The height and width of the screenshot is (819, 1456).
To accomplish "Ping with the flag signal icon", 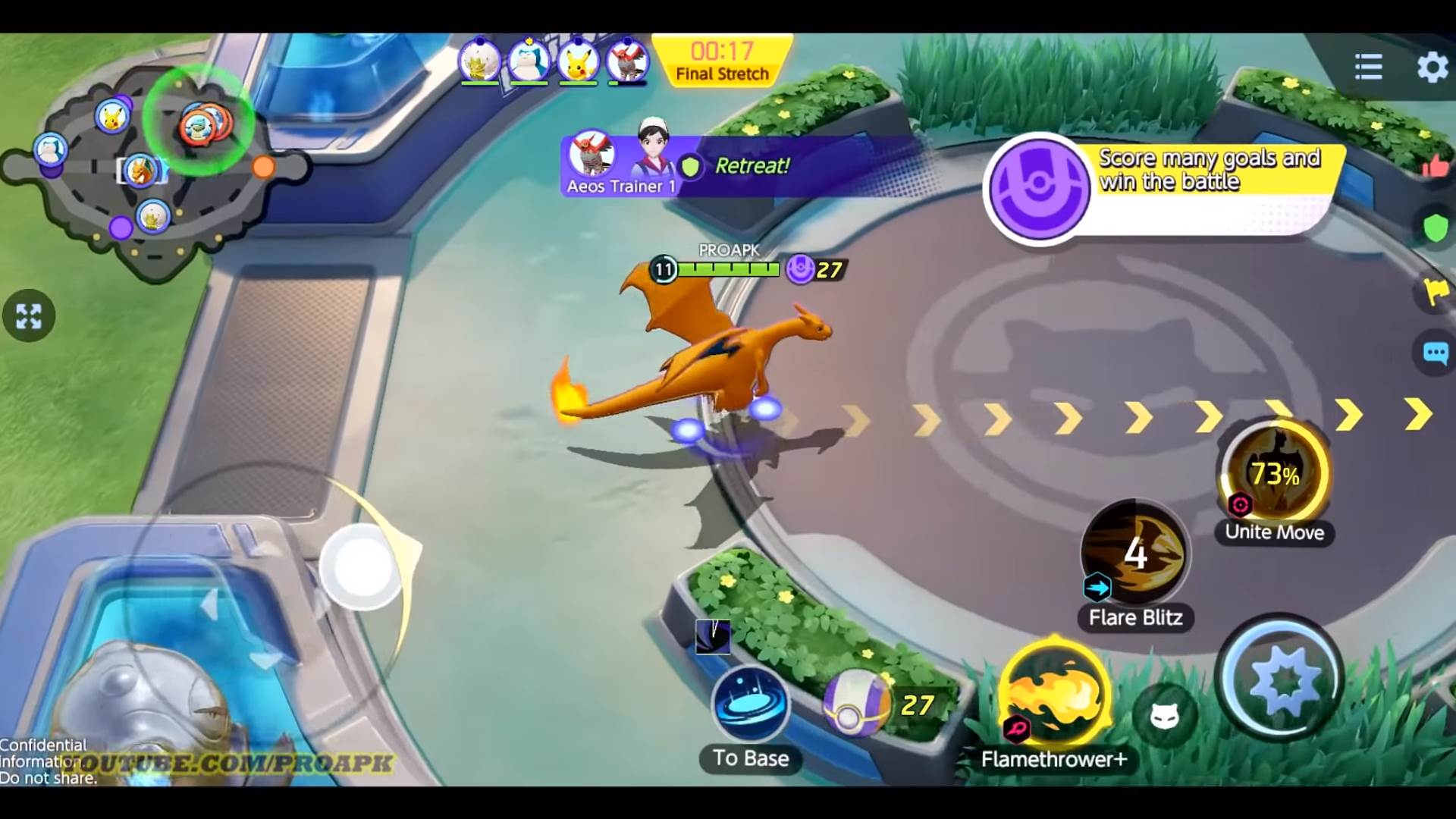I will click(1433, 288).
